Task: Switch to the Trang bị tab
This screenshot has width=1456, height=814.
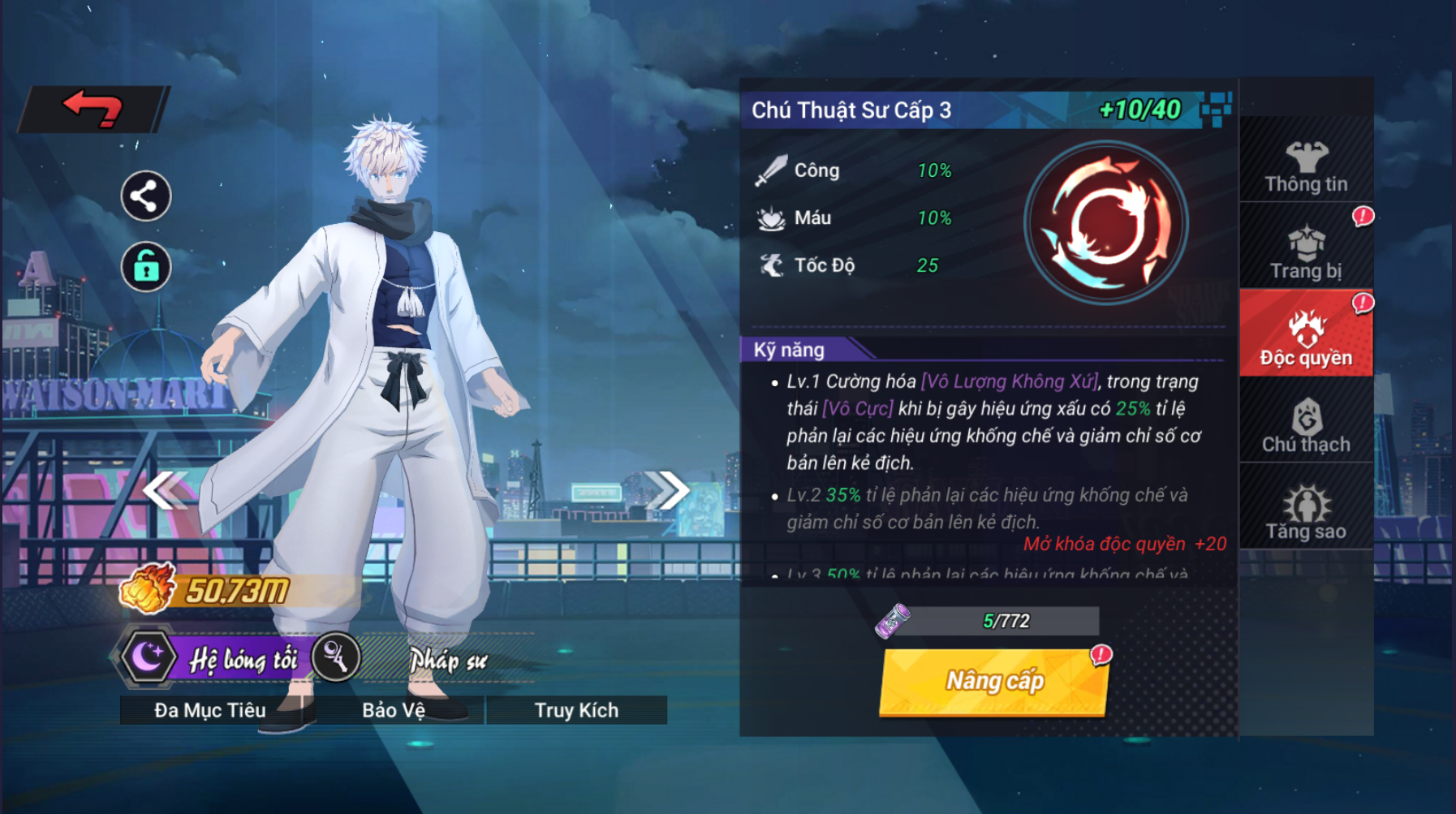Action: pos(1306,253)
